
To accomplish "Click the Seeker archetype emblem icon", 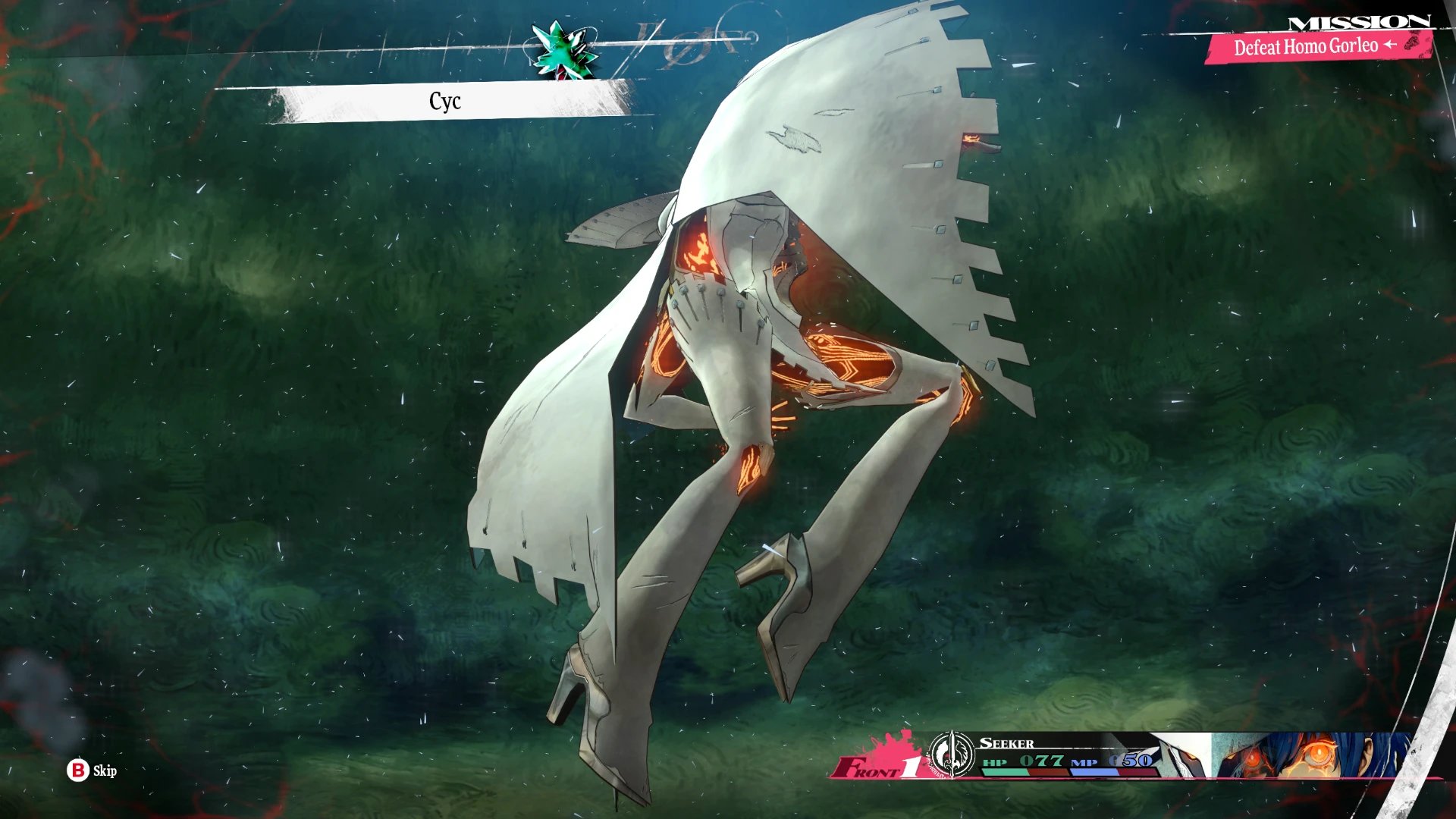I will click(x=951, y=755).
